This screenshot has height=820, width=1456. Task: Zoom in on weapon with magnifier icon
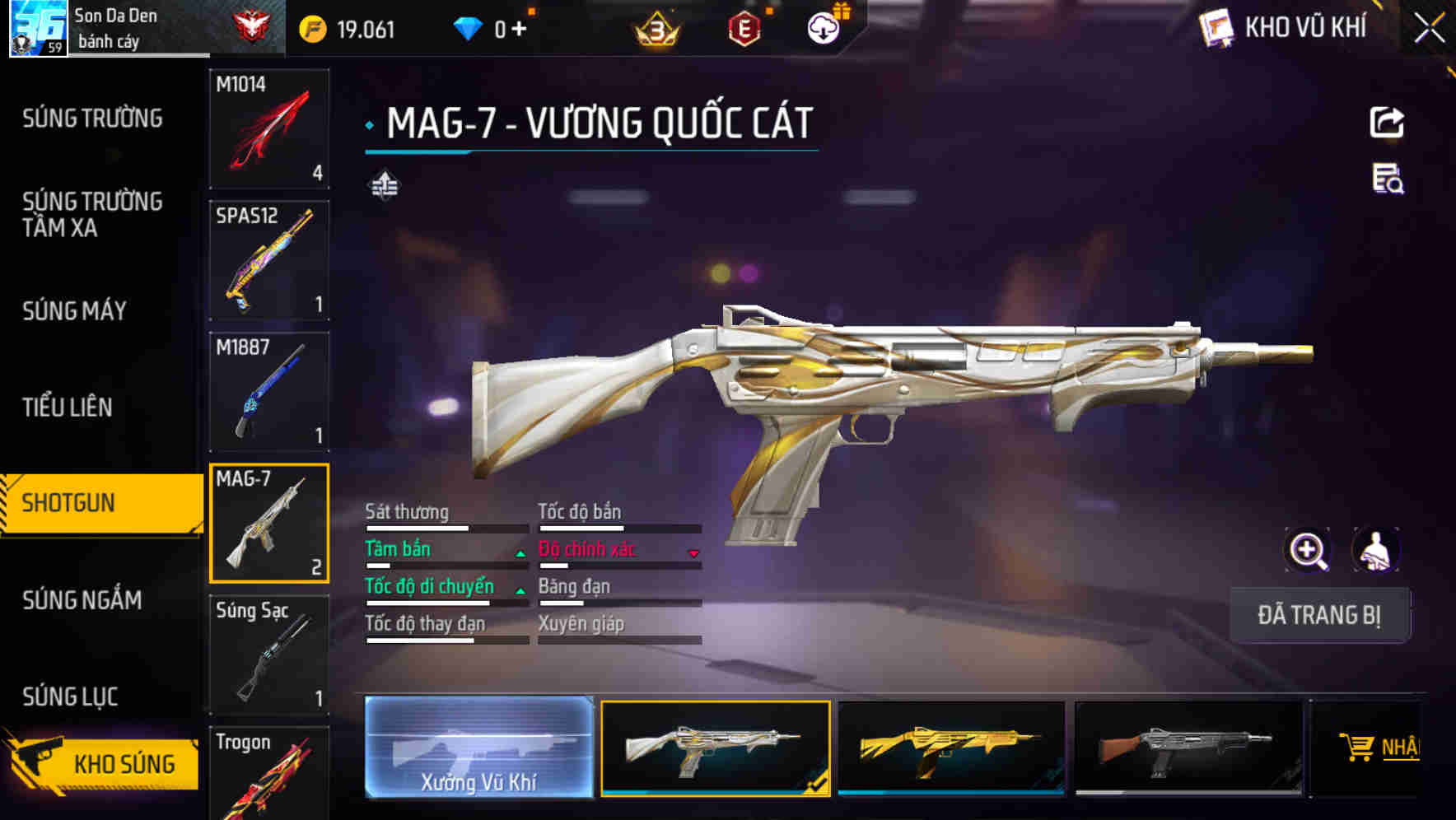pos(1308,550)
